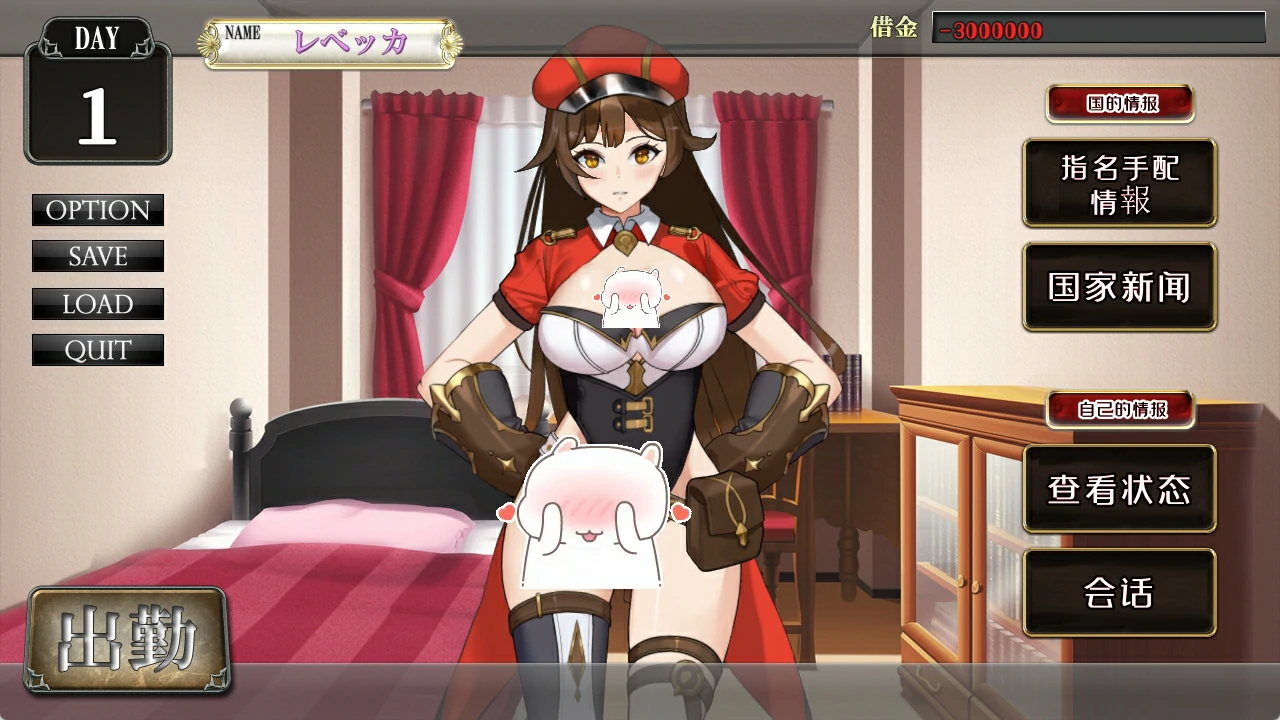Choose the 会话 conversation button
1280x720 pixels.
coord(1119,593)
